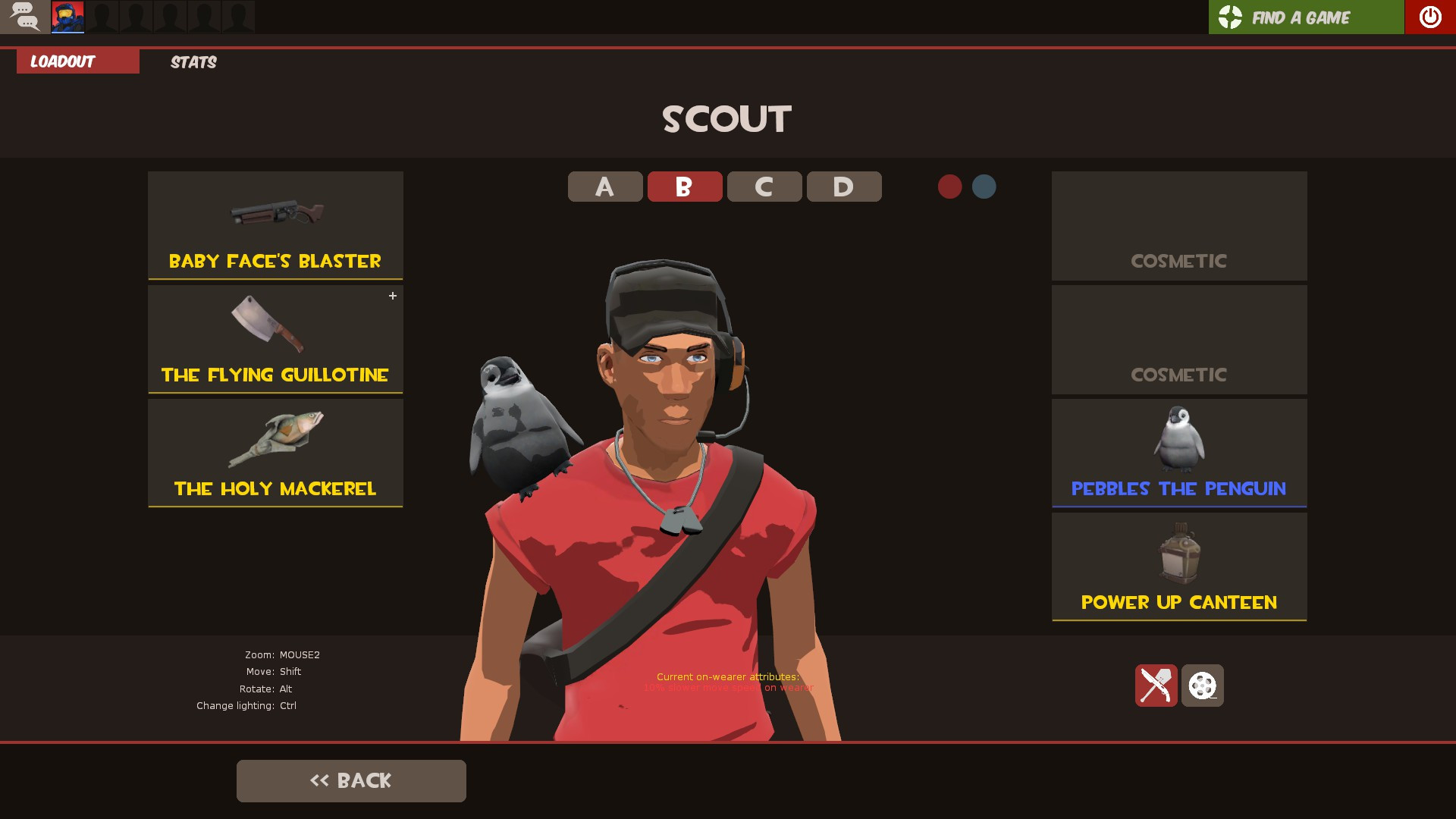Expand Flying Guillotine style options via plus
Screen dimensions: 1456x819
click(x=393, y=296)
